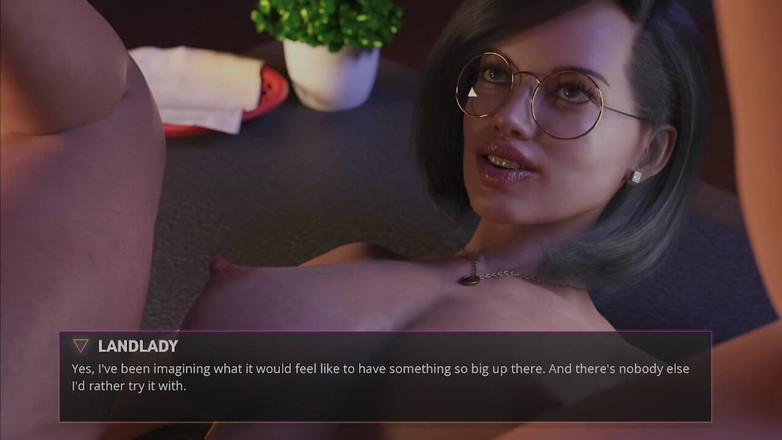Click the purple triangle icon beside LANDLADY
Screen dimensions: 782x440
pos(80,346)
